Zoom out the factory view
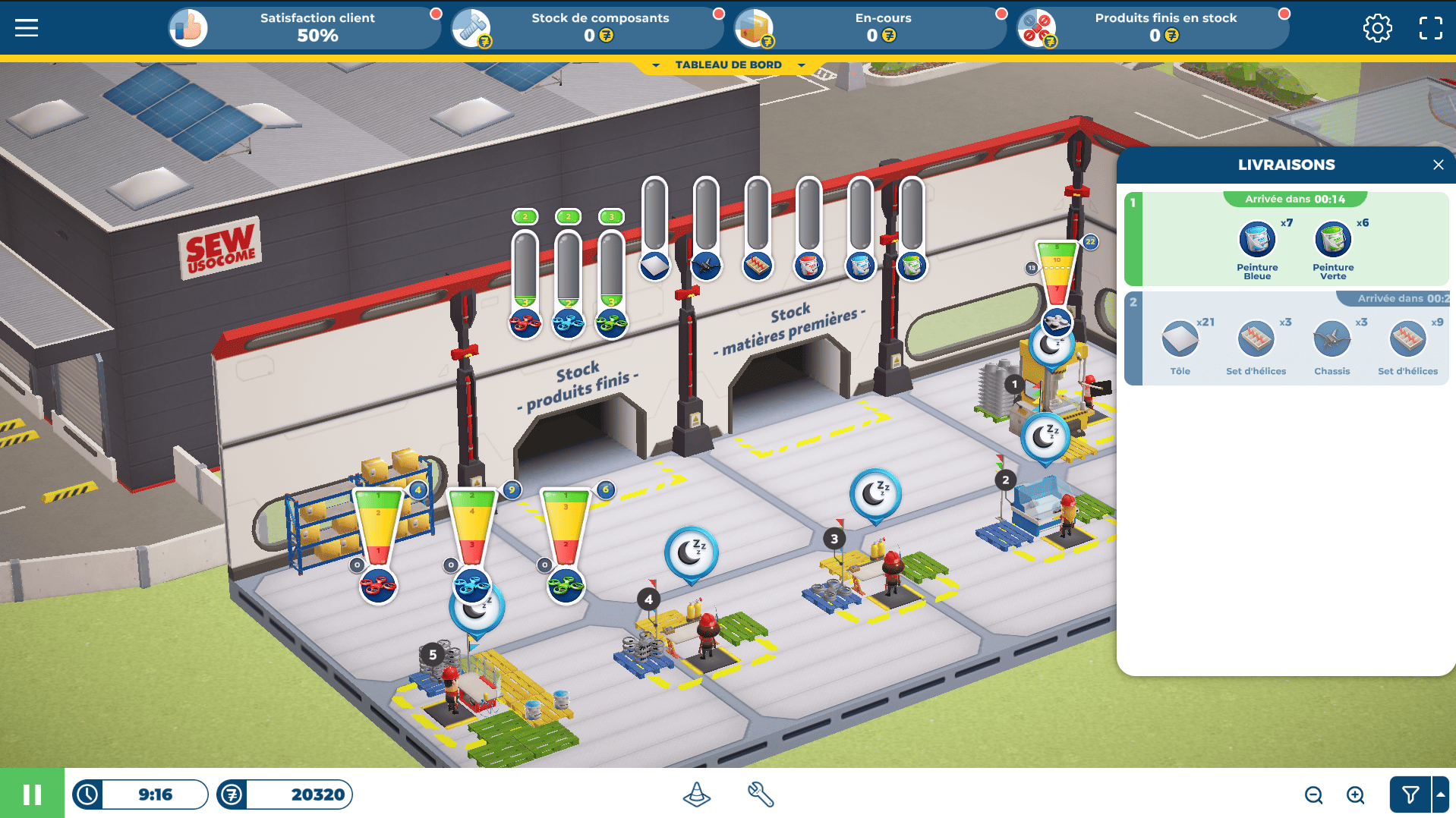This screenshot has height=818, width=1456. tap(1313, 794)
